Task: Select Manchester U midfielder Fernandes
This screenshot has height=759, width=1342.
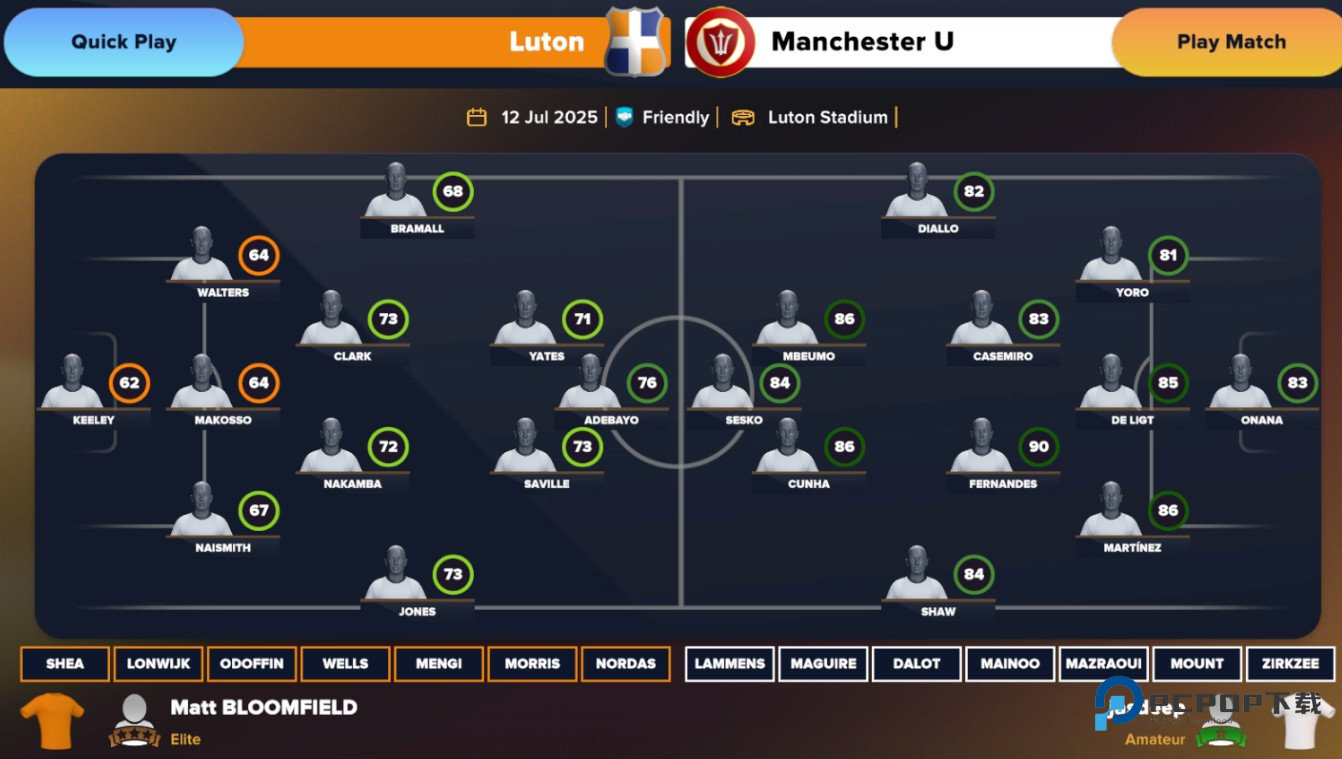Action: [x=981, y=449]
